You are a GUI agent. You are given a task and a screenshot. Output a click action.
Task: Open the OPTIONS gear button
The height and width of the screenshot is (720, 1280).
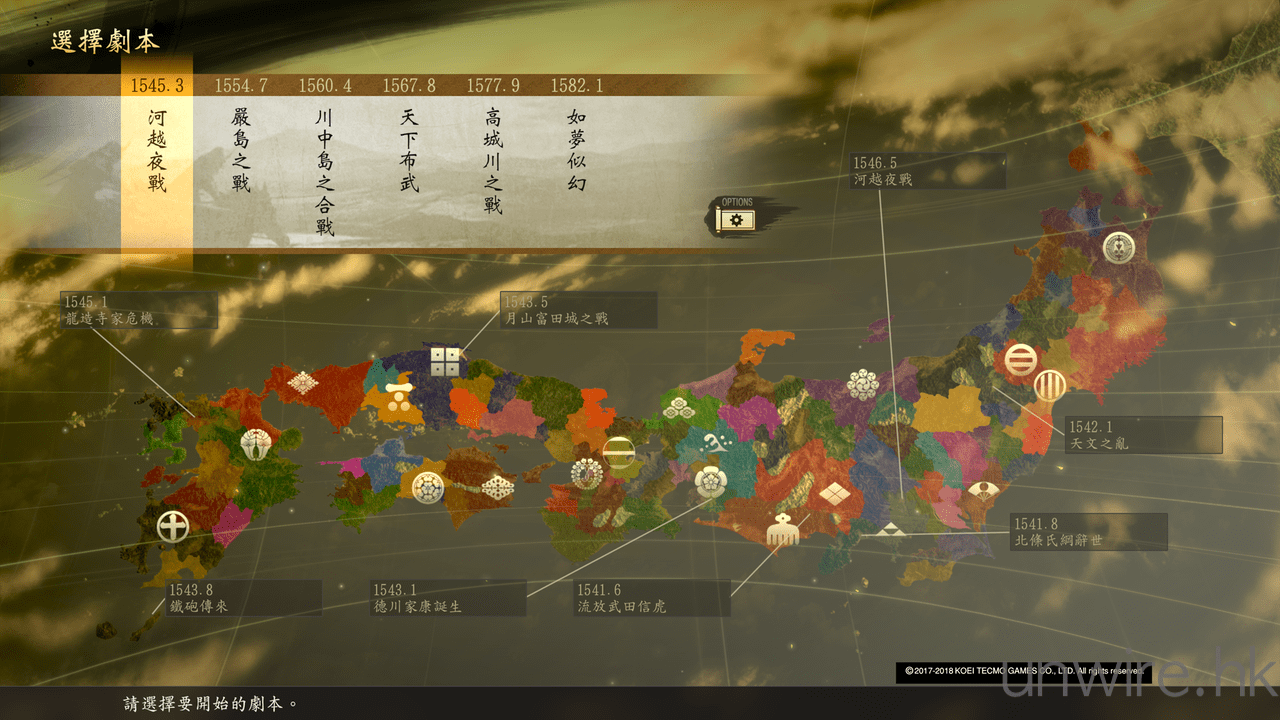coord(737,218)
